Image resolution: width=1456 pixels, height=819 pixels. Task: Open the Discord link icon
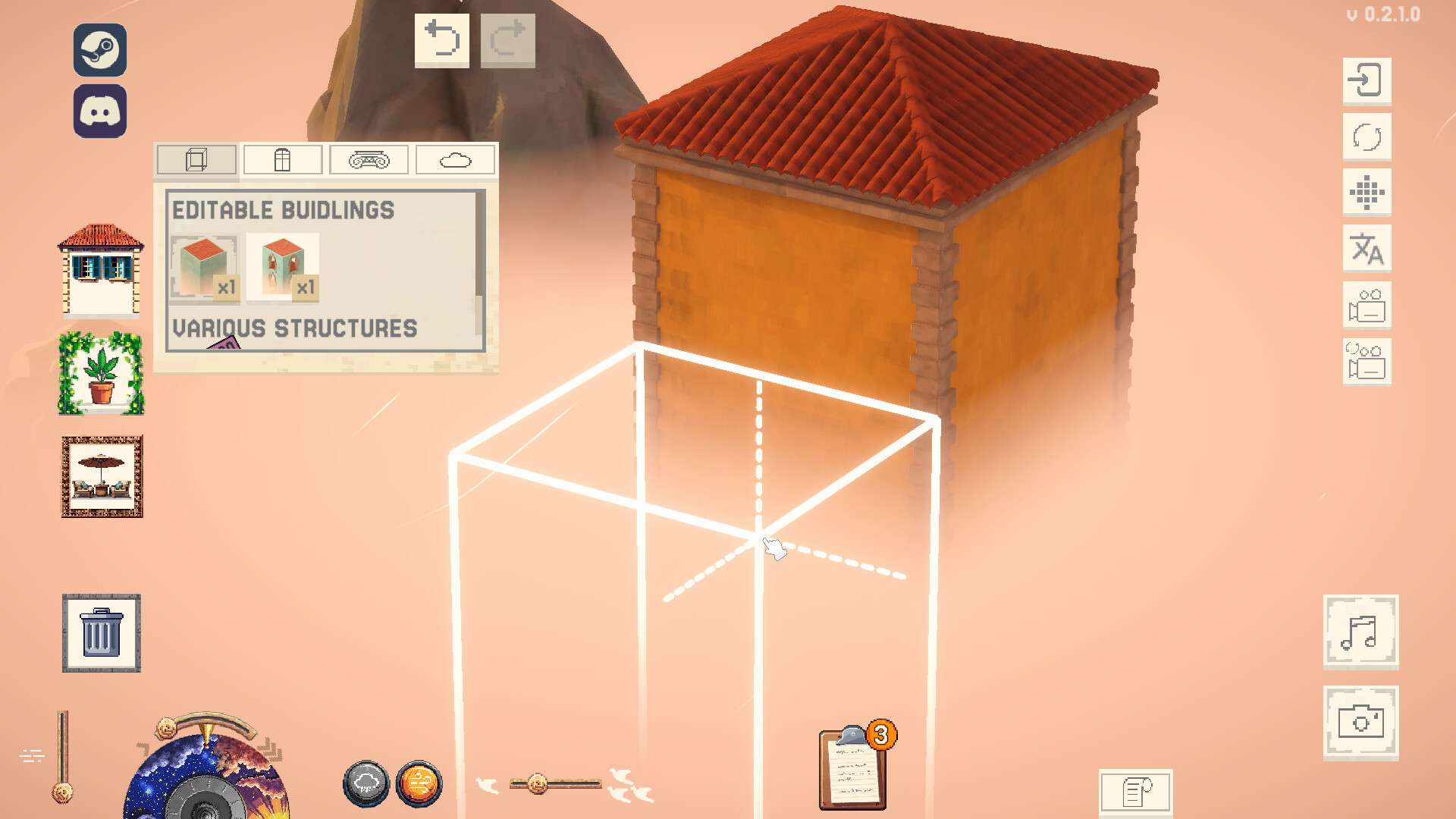pos(100,111)
